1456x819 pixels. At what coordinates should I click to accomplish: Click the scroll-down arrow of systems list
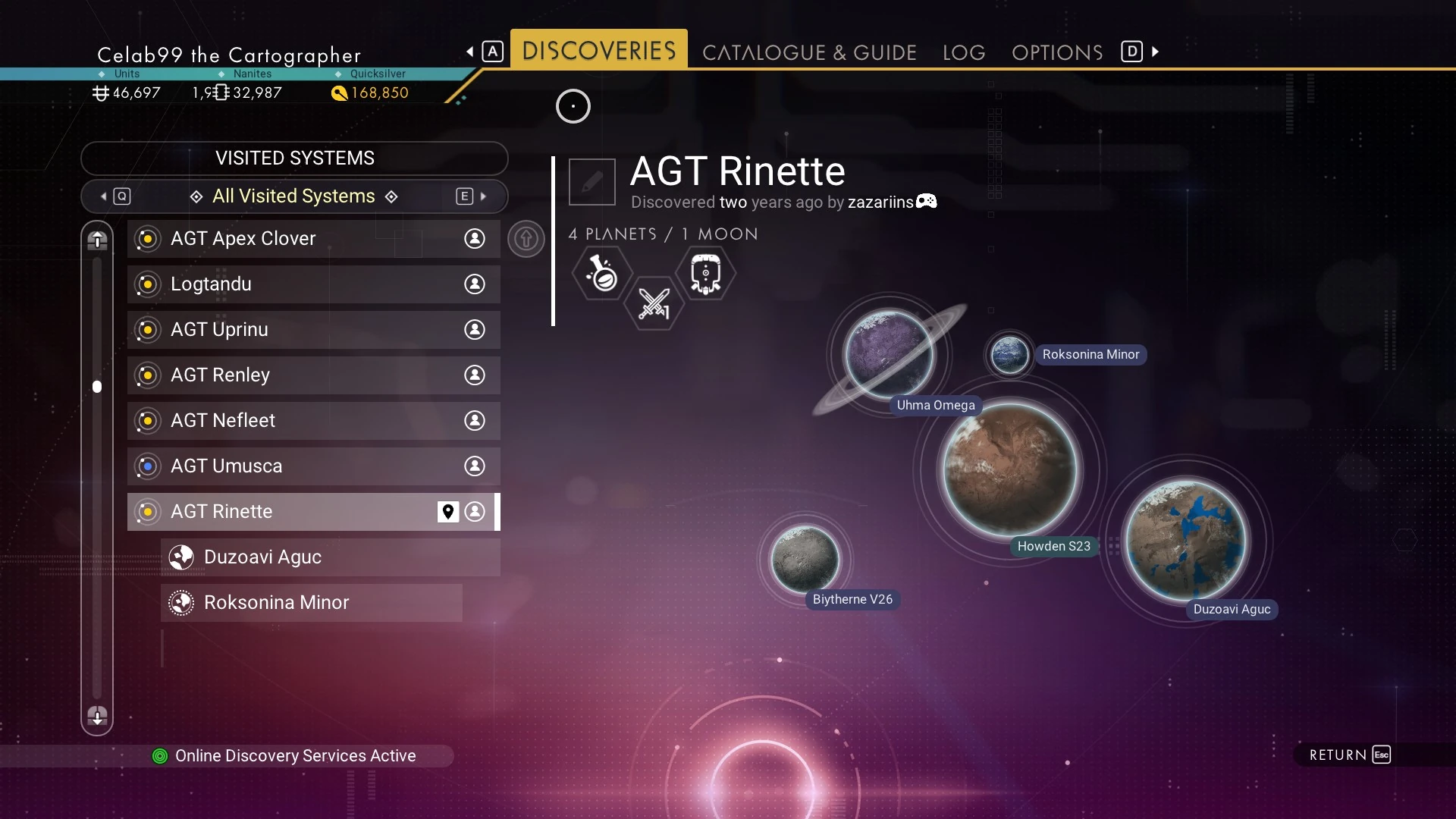pos(97,715)
